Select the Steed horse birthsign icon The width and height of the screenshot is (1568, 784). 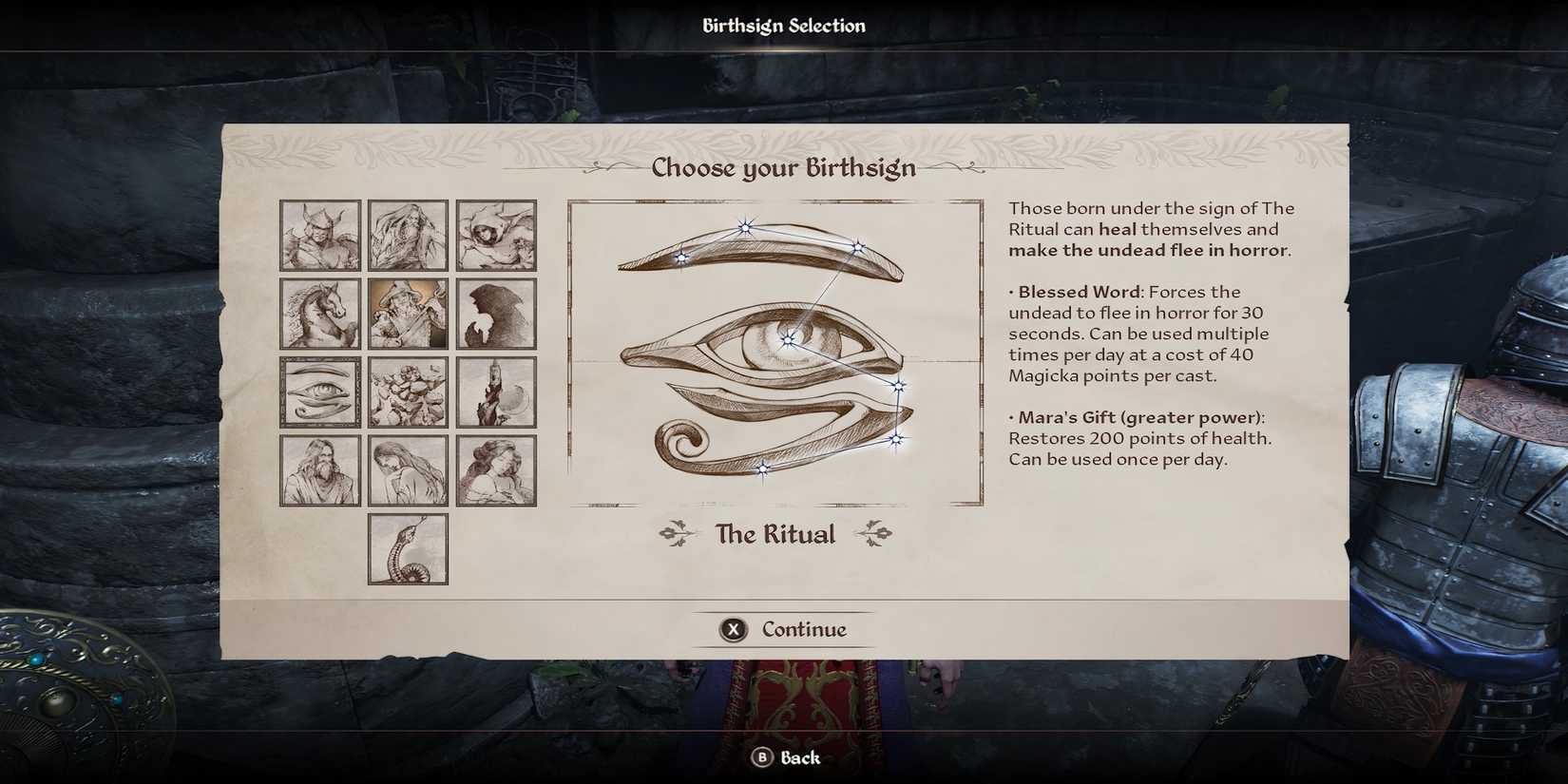320,314
